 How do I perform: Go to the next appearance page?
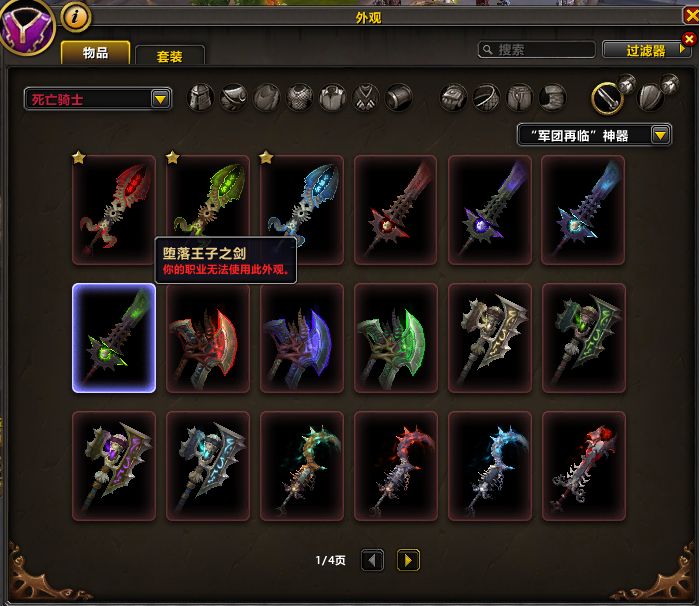tap(408, 560)
